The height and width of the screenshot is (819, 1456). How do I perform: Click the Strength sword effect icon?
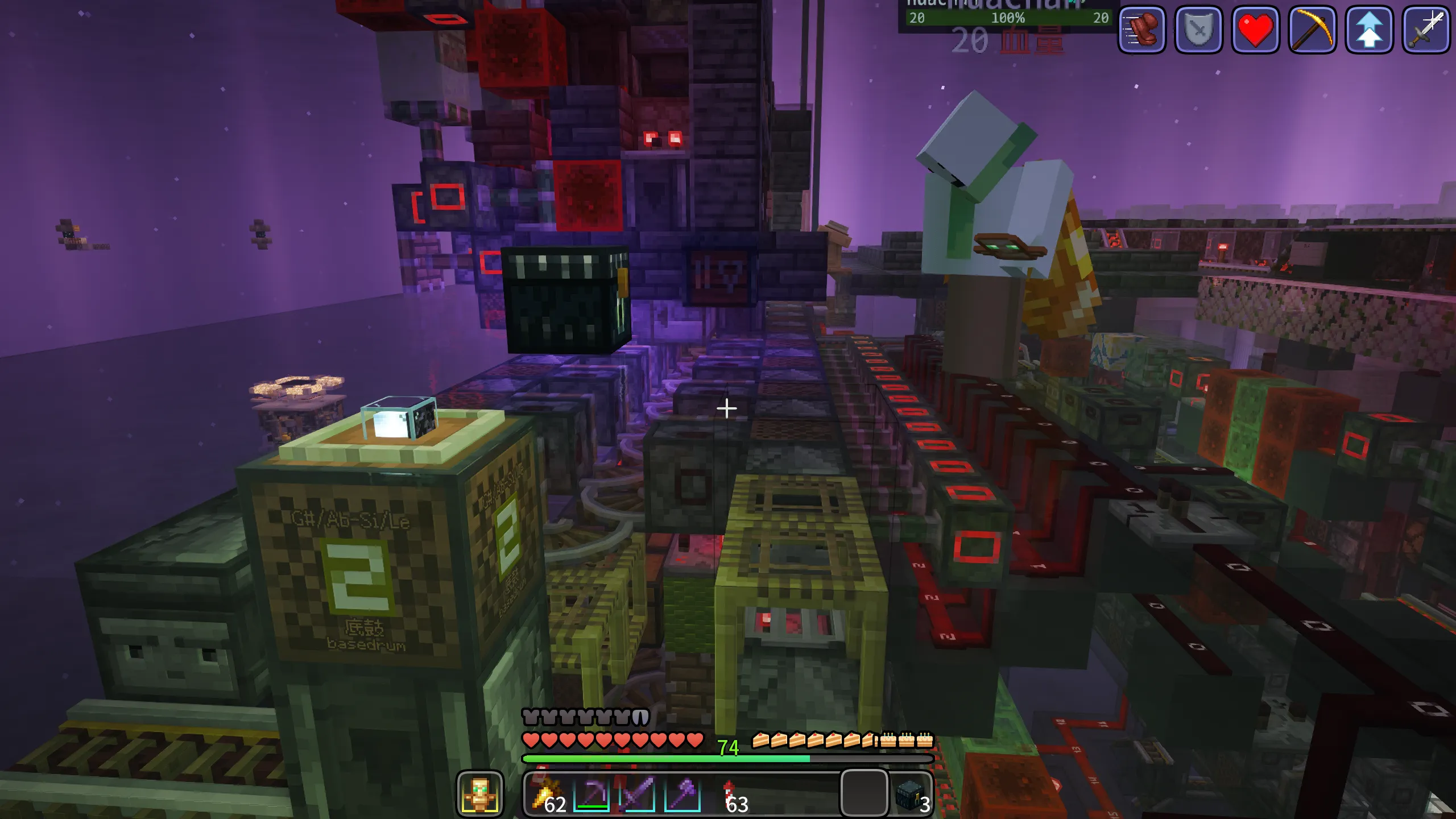pos(1426,30)
